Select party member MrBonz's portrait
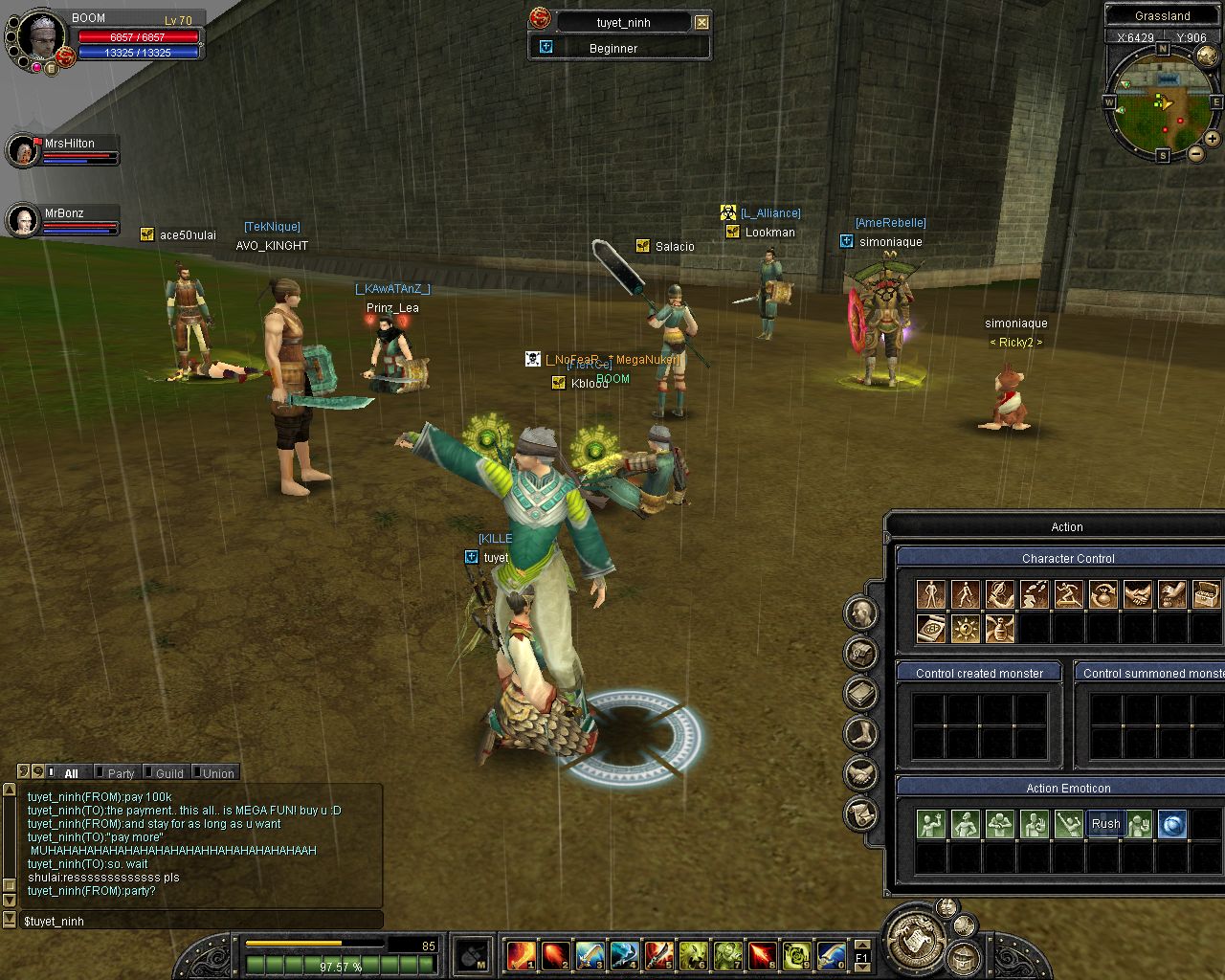This screenshot has width=1225, height=980. [22, 220]
